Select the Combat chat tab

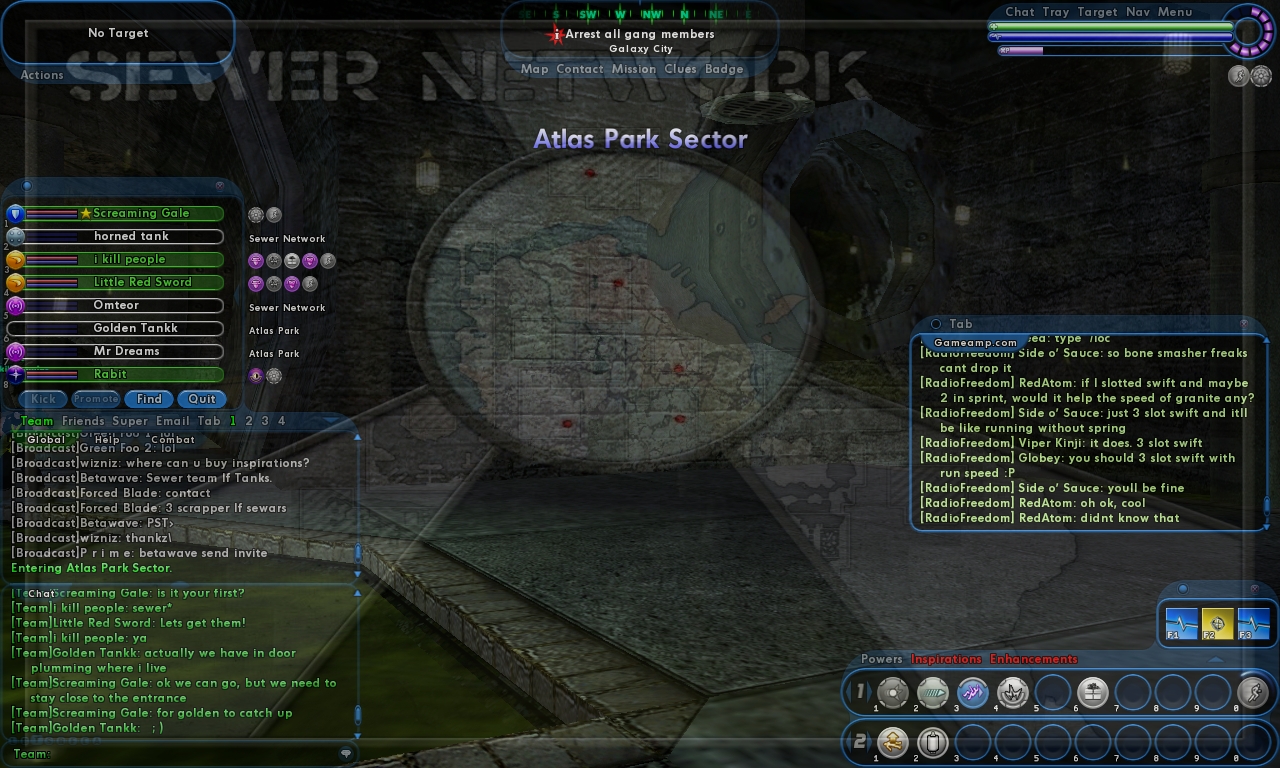click(x=173, y=440)
